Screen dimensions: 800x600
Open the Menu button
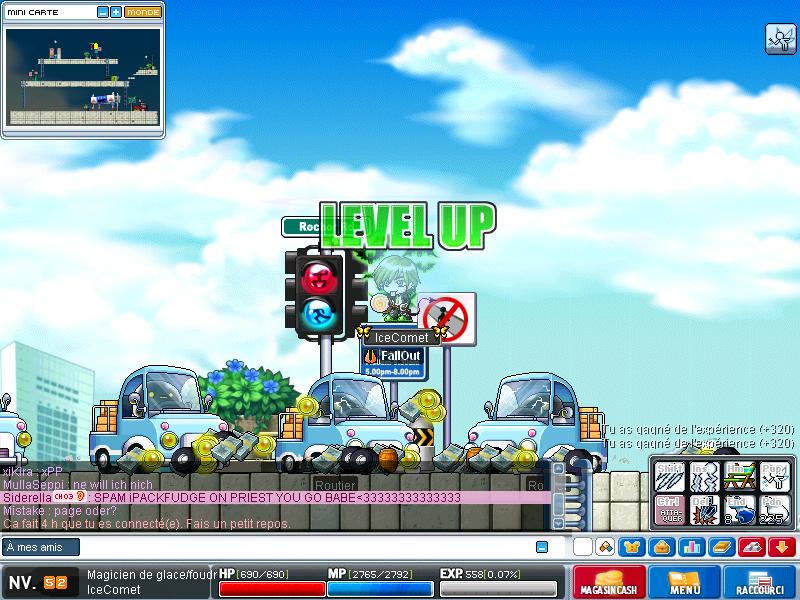685,582
